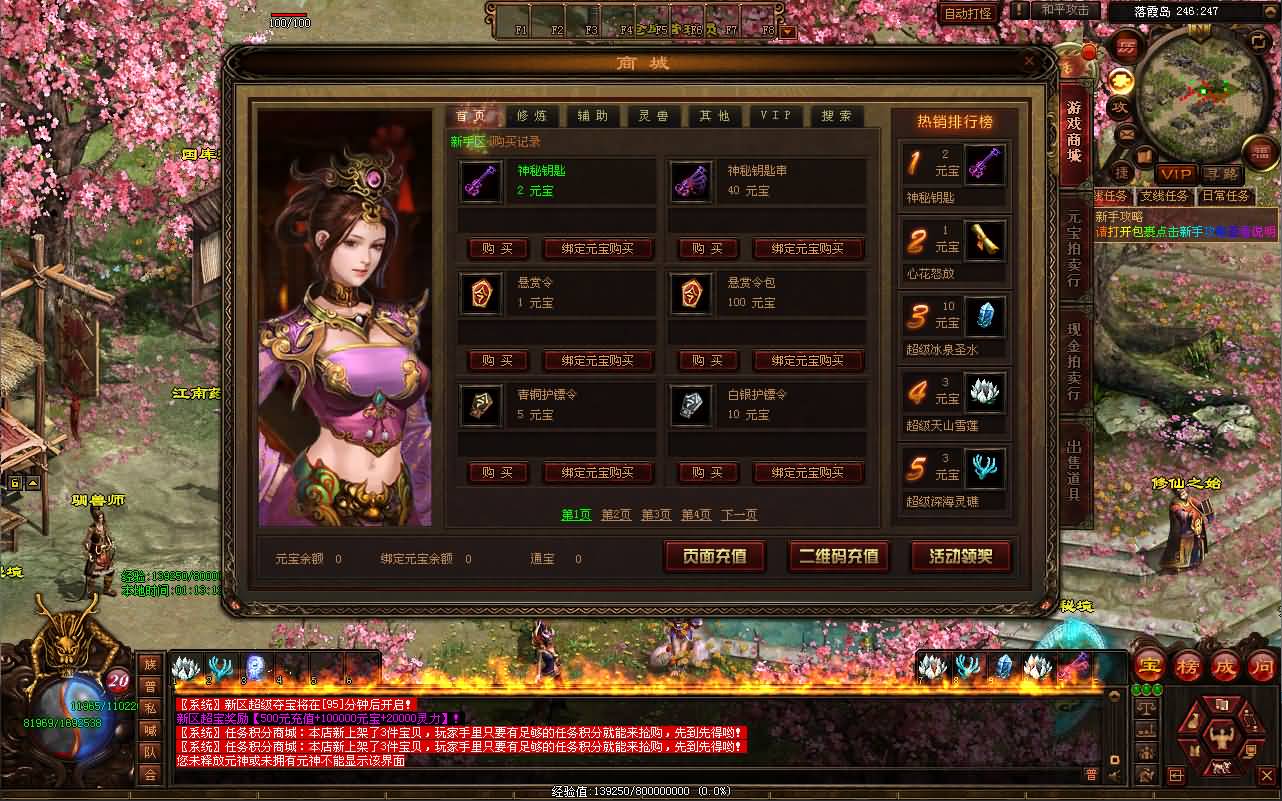Click the 问 help icon at bottom right
Screen dimensions: 1282x801
pos(1261,665)
